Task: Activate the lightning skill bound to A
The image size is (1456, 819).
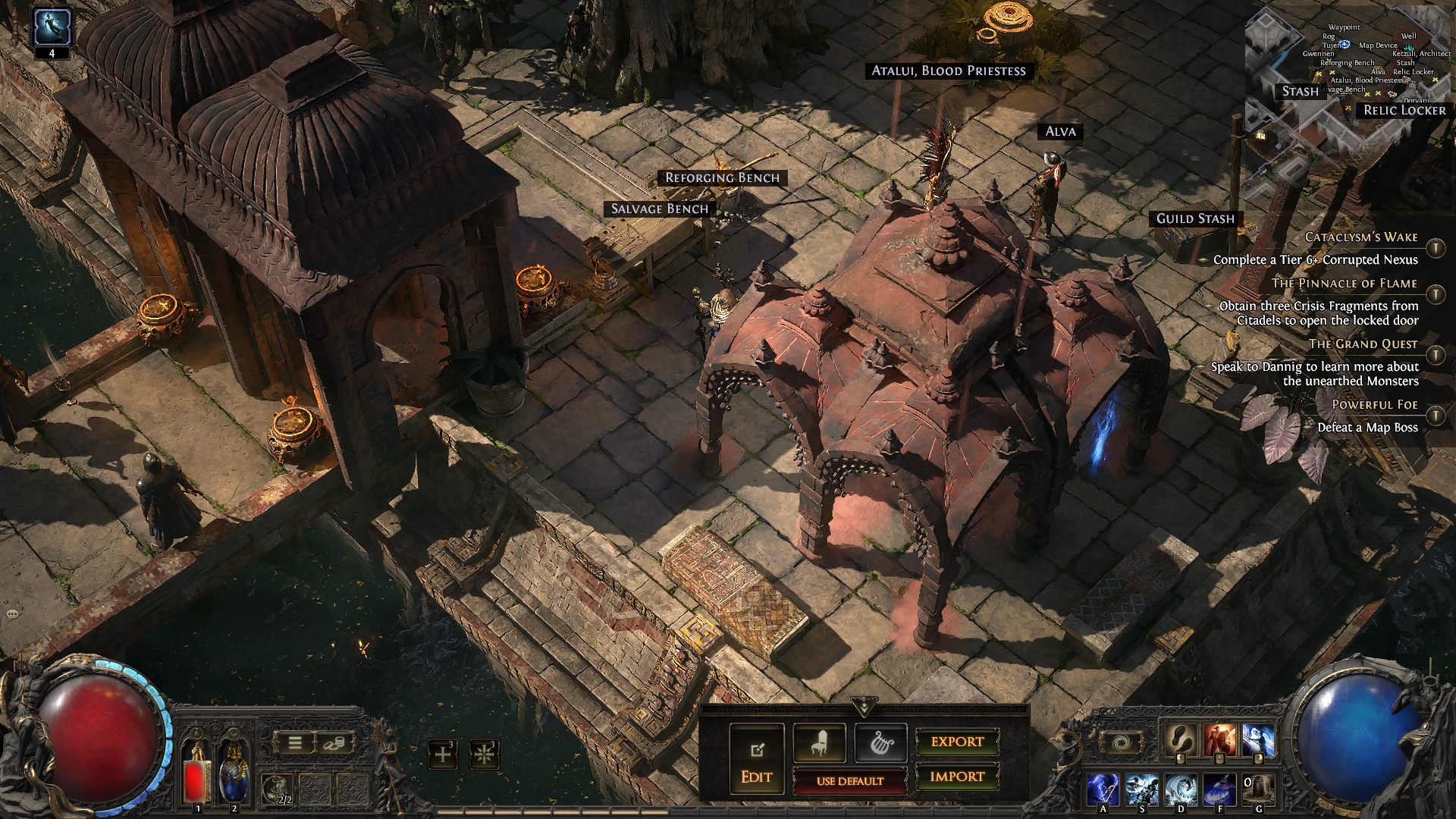Action: (1103, 789)
